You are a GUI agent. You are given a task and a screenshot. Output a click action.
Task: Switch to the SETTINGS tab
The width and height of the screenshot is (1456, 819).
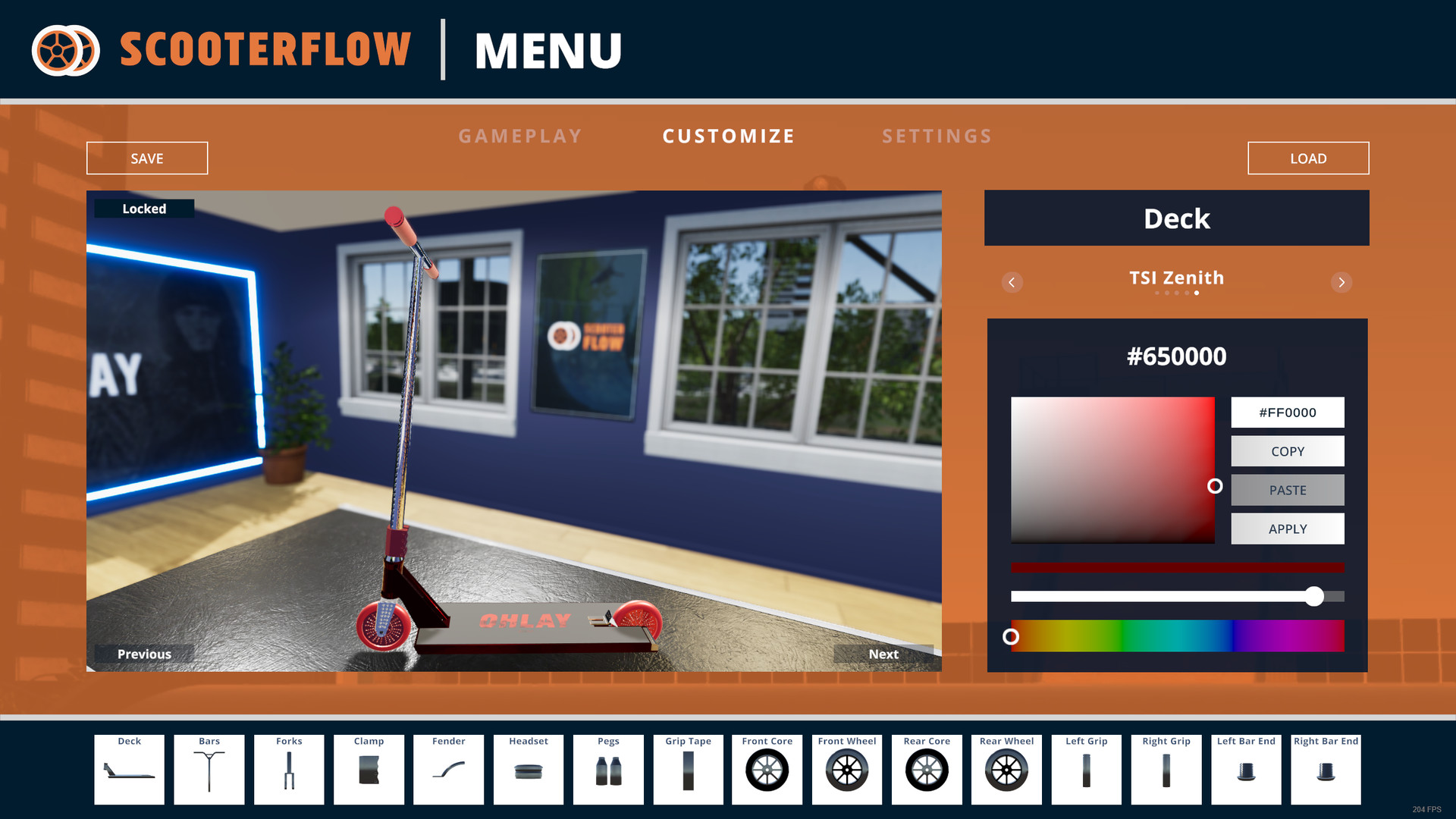(x=937, y=136)
